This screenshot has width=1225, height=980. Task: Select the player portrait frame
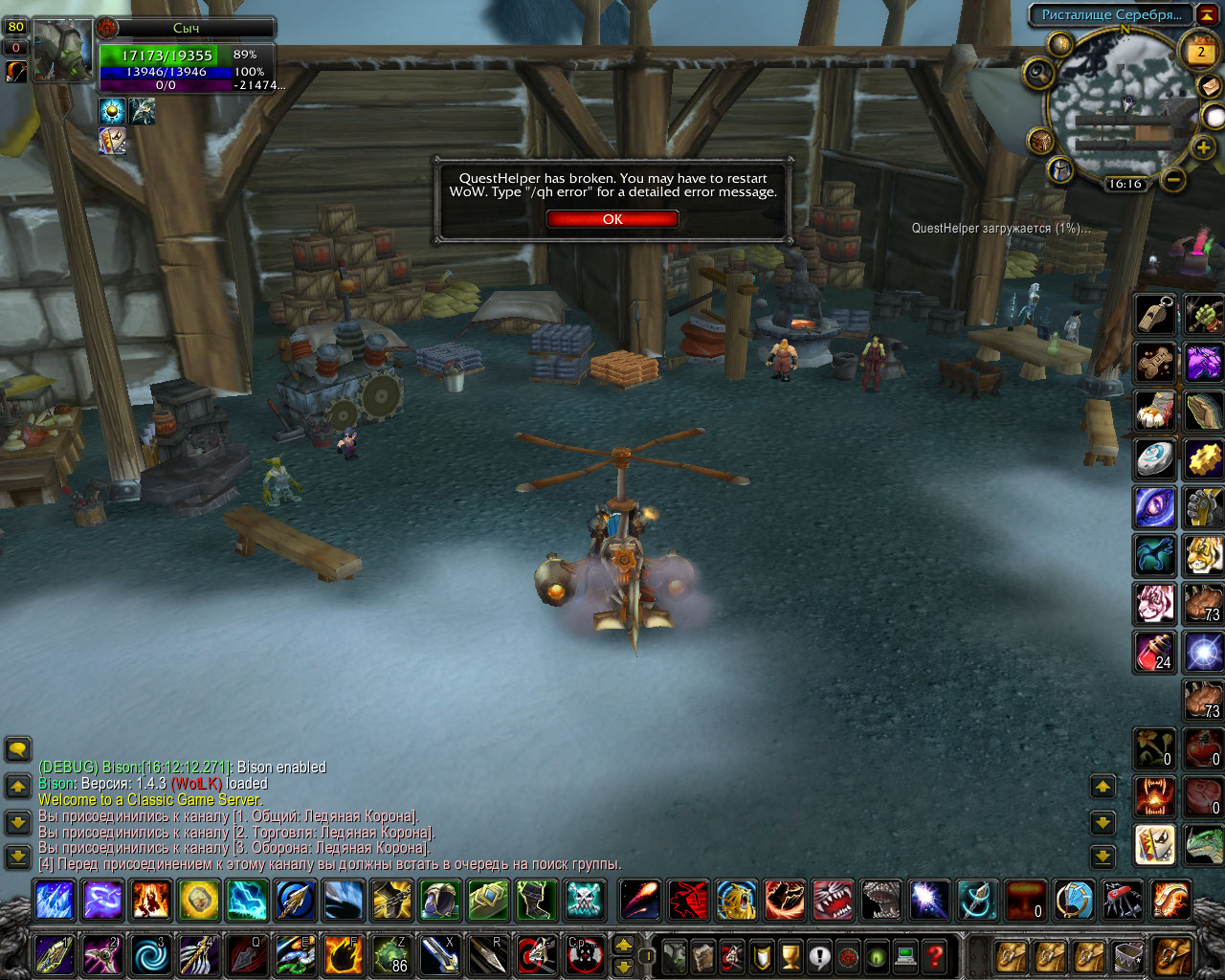click(x=63, y=50)
